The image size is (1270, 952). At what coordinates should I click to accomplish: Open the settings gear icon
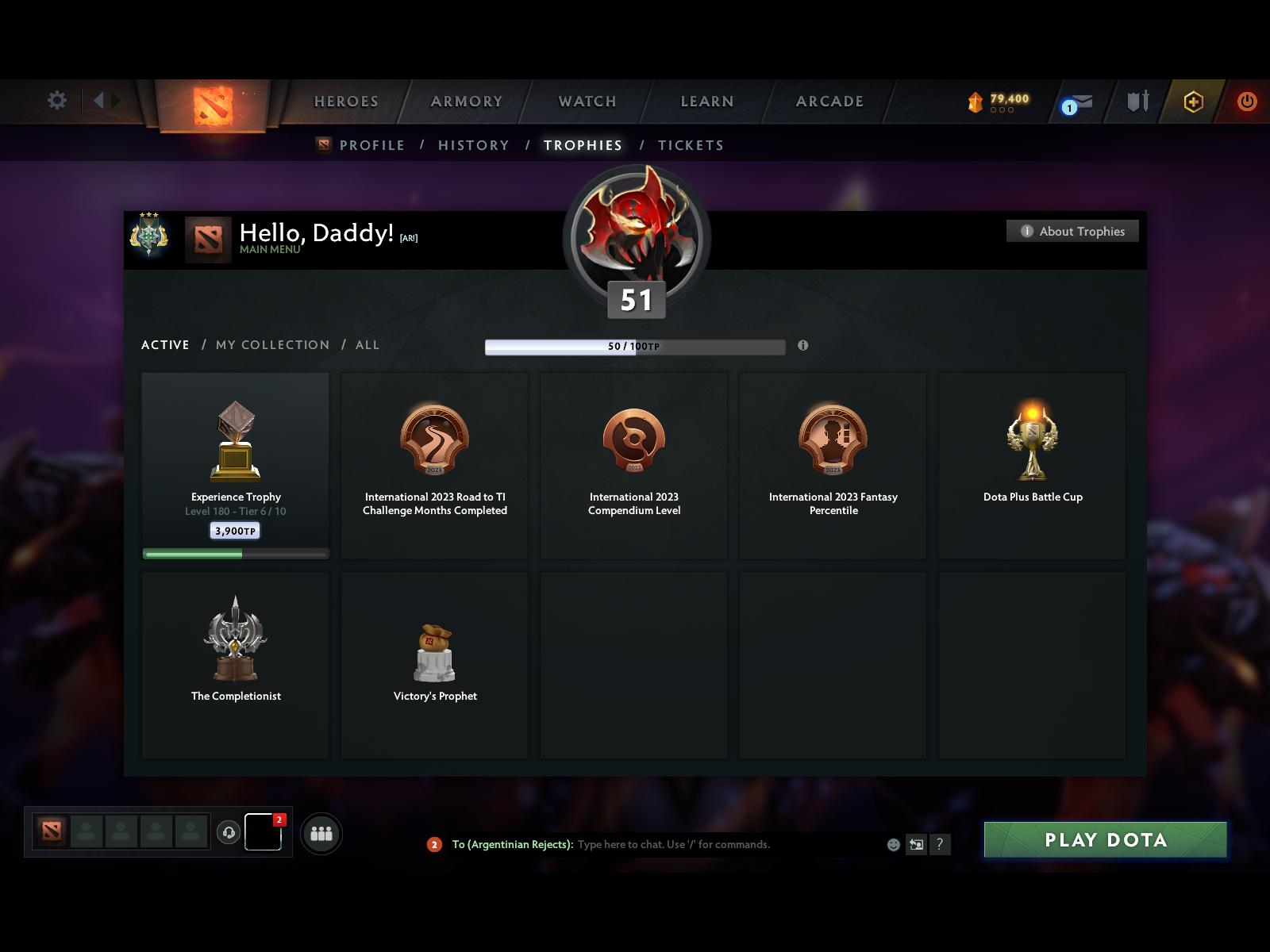pos(56,101)
